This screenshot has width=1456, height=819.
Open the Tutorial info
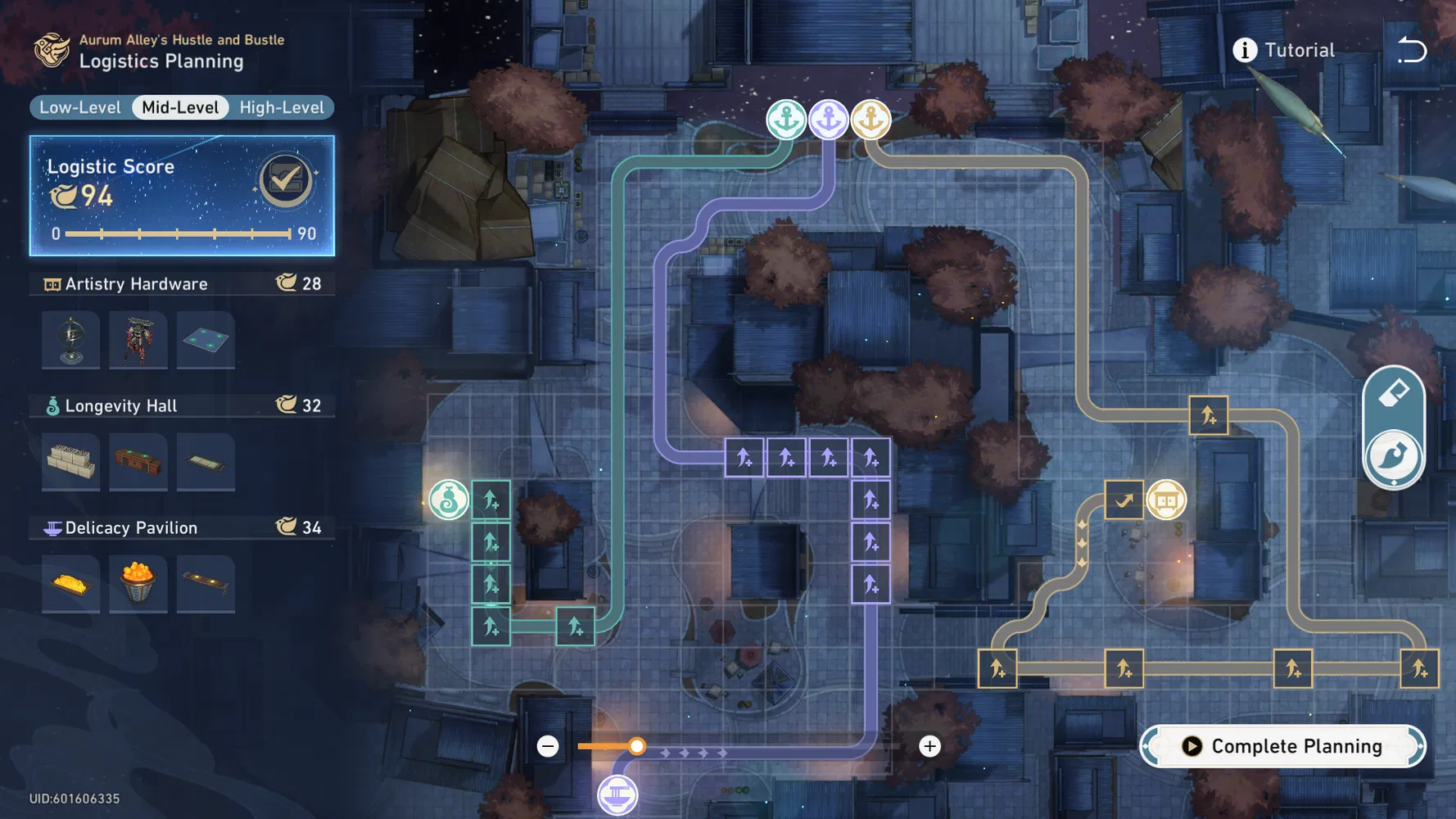[1284, 50]
